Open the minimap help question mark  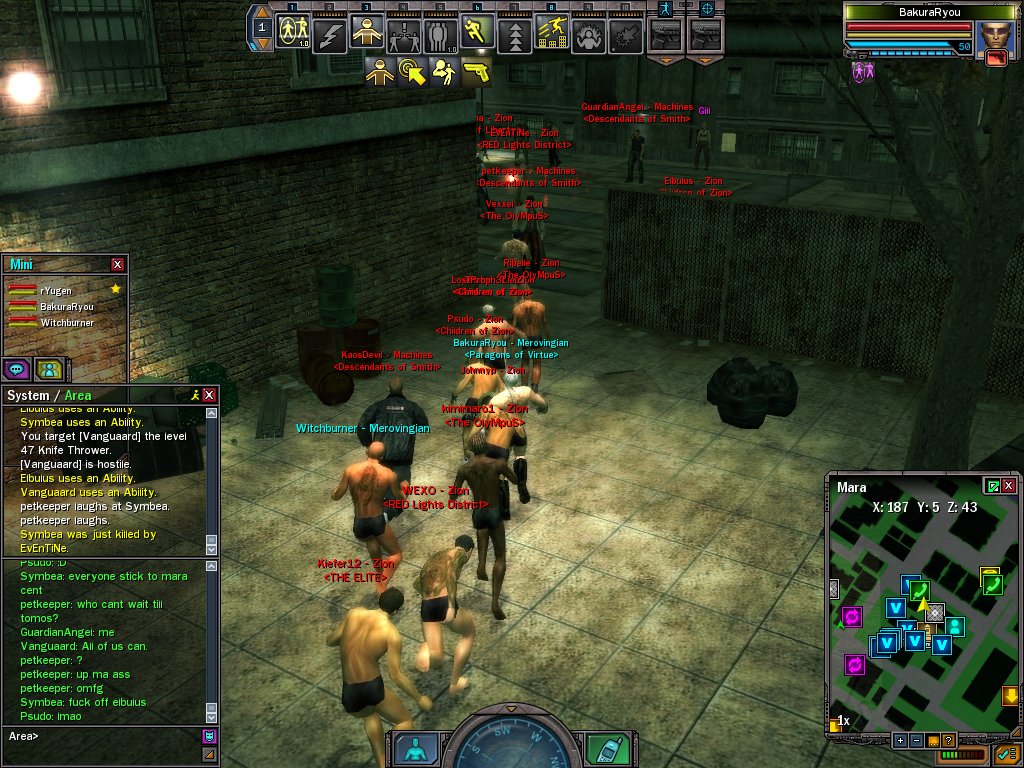coord(948,740)
